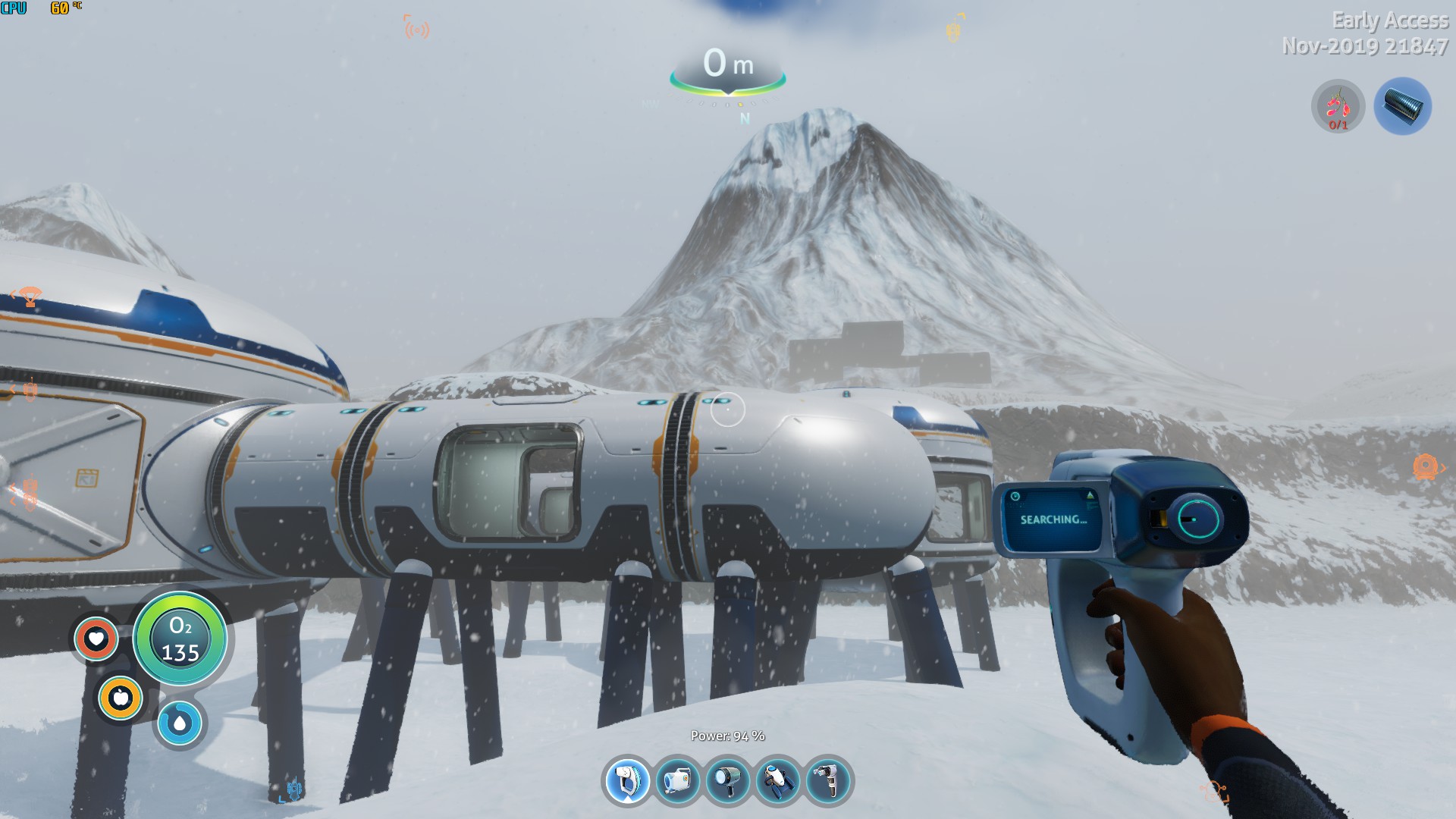Image resolution: width=1456 pixels, height=819 pixels.
Task: Select the habitat builder hotbar slot
Action: pos(677,781)
